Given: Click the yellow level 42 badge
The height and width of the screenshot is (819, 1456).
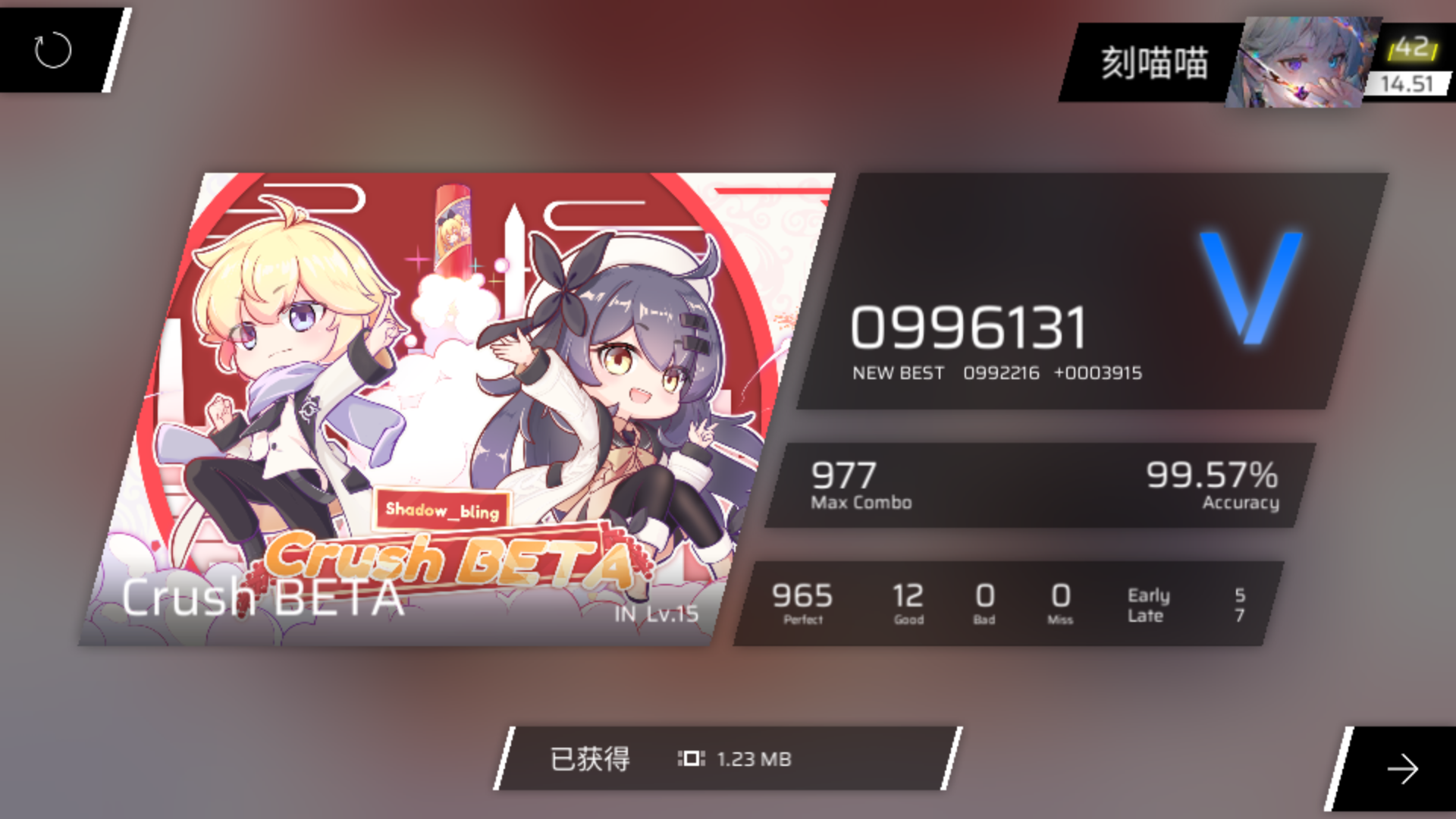Looking at the screenshot, I should click(1412, 48).
